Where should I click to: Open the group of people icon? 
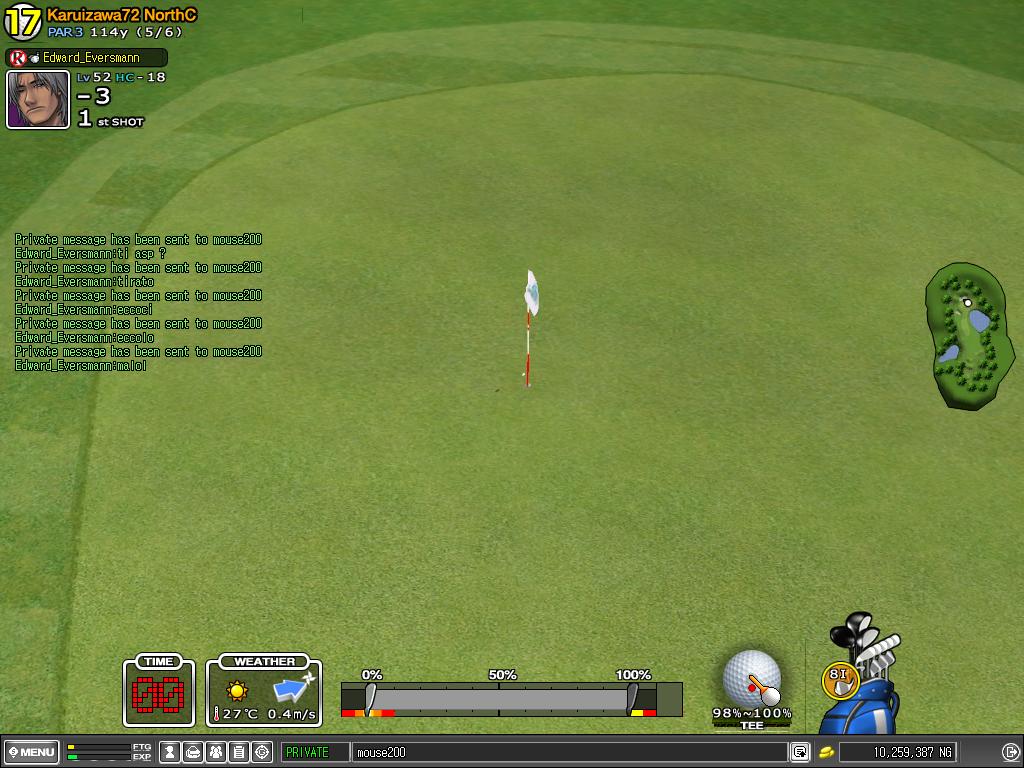[216, 752]
